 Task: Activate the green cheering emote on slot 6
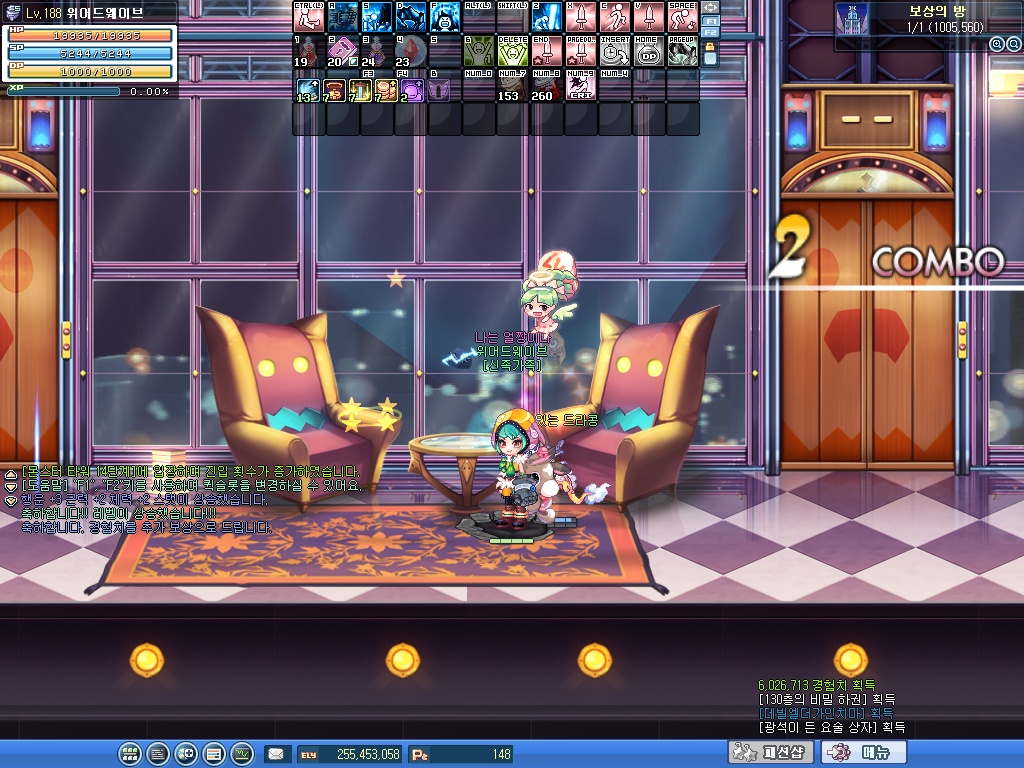(478, 51)
